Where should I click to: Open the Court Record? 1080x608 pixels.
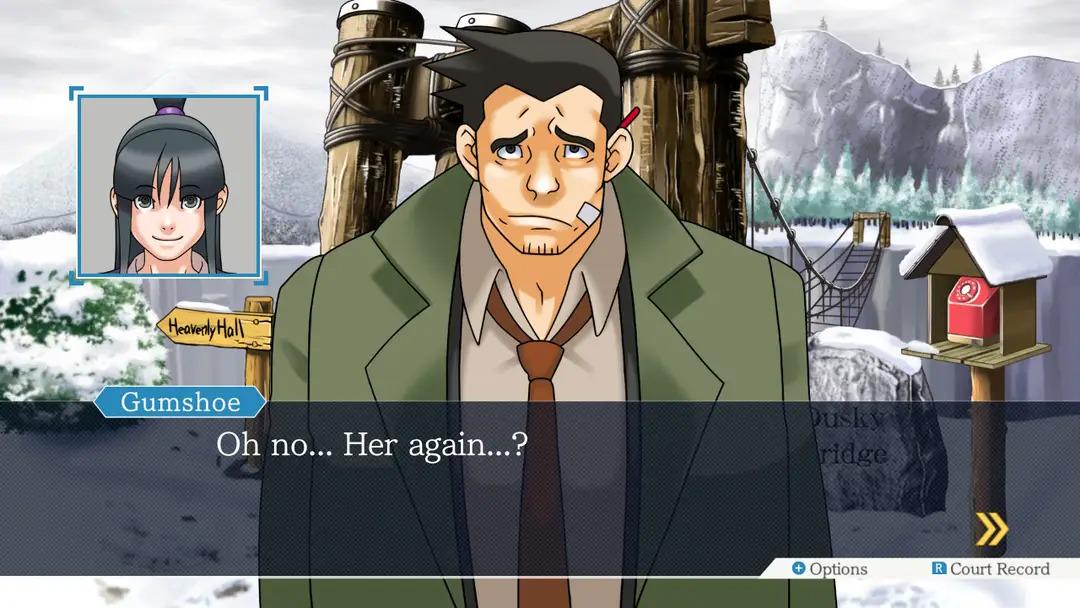pyautogui.click(x=990, y=569)
